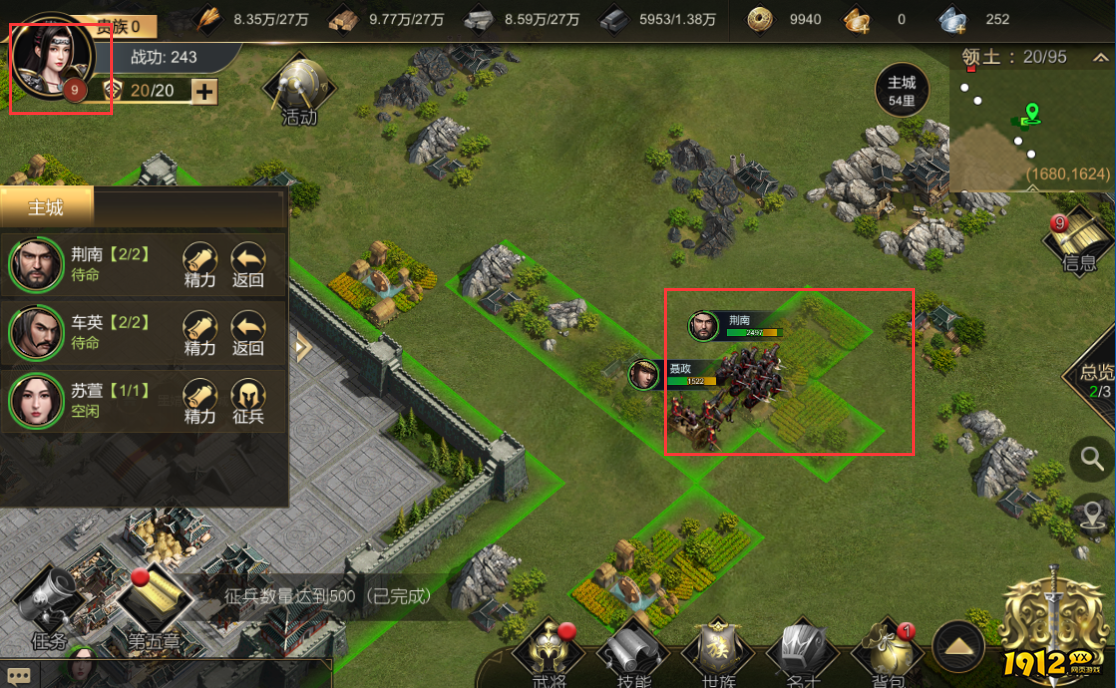Open 精力 for general 荆南
This screenshot has height=688, width=1116.
pos(200,265)
